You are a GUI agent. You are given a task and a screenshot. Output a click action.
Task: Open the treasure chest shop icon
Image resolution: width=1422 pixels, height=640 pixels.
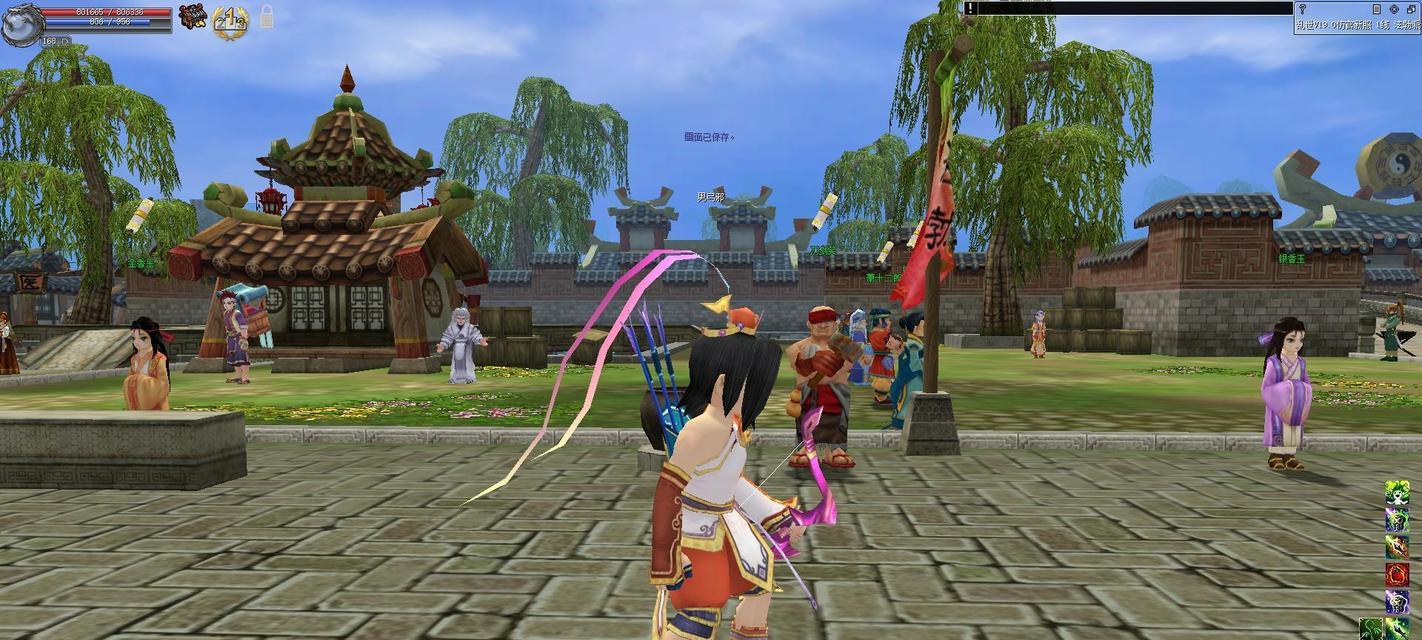pos(192,15)
